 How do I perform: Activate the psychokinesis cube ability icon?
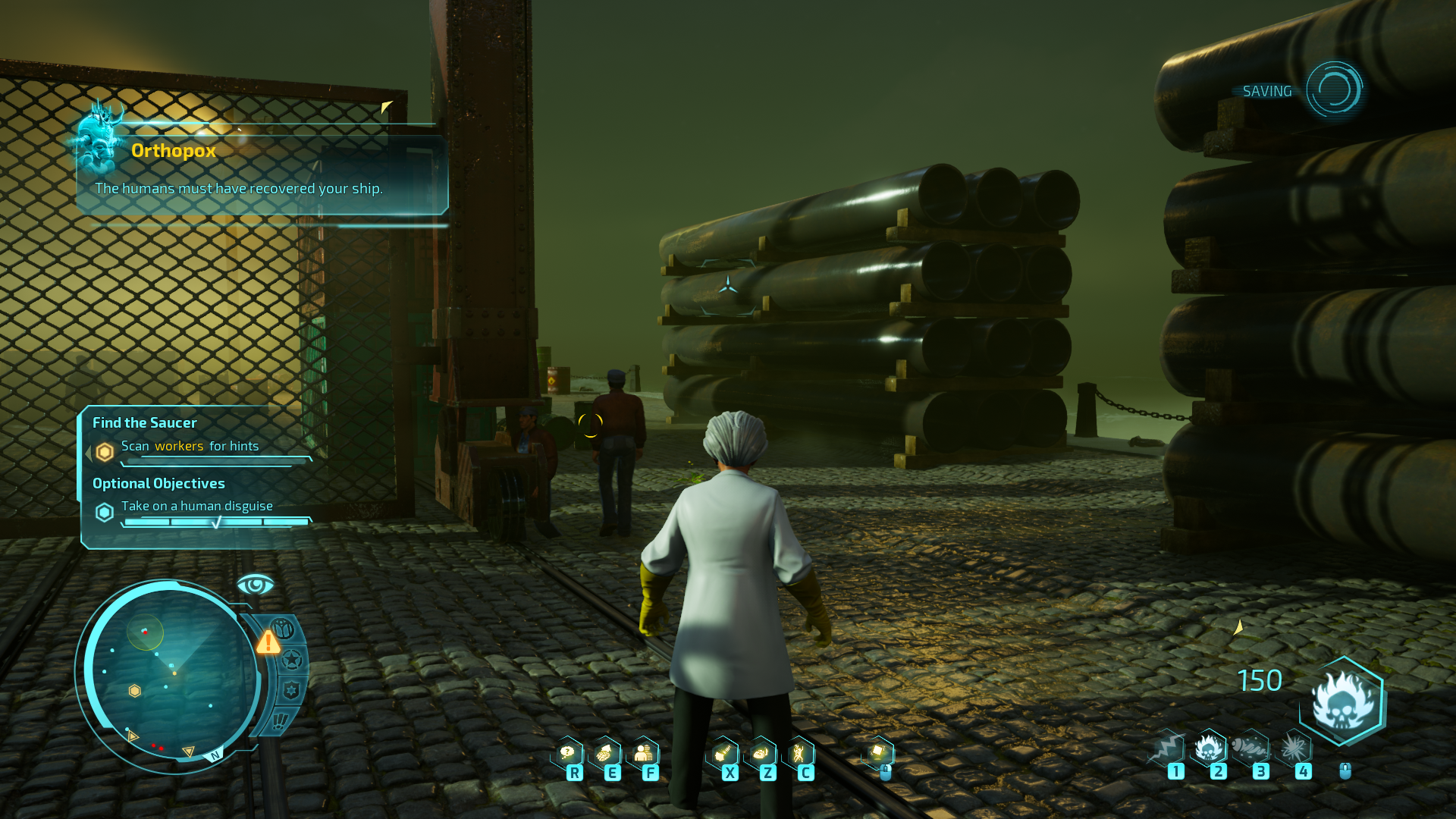878,752
